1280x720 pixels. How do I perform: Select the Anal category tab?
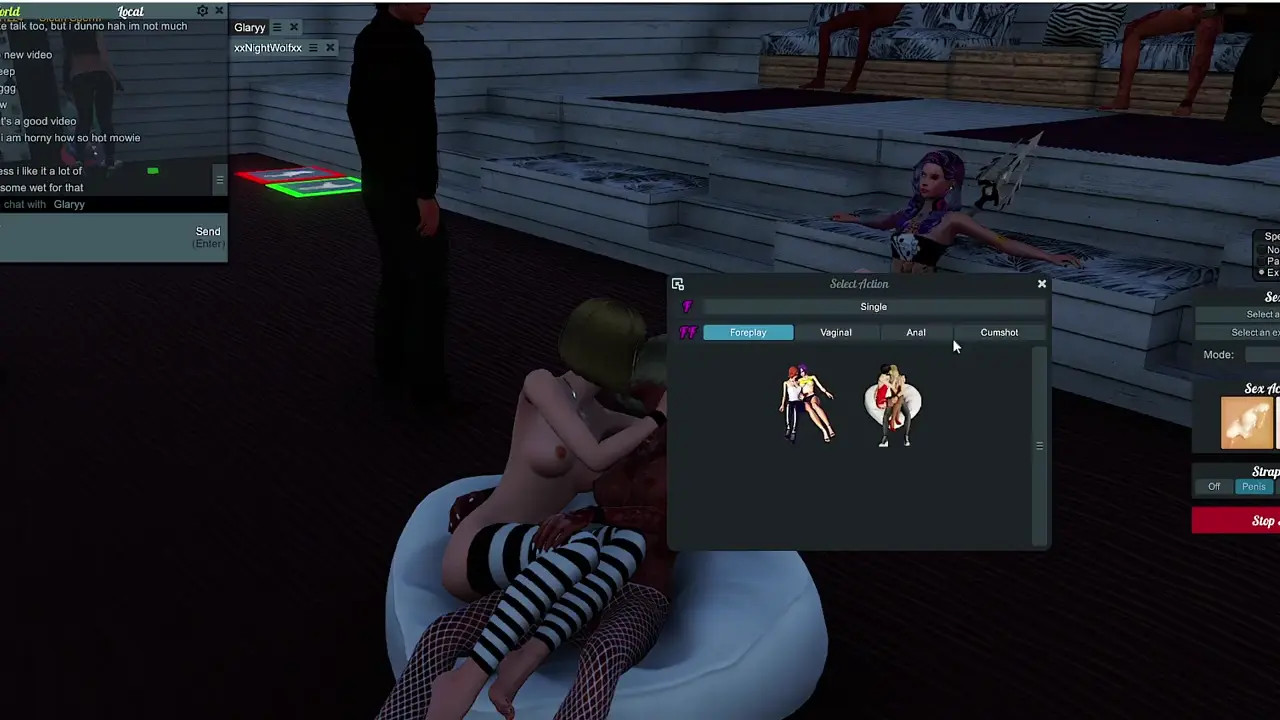click(x=916, y=332)
